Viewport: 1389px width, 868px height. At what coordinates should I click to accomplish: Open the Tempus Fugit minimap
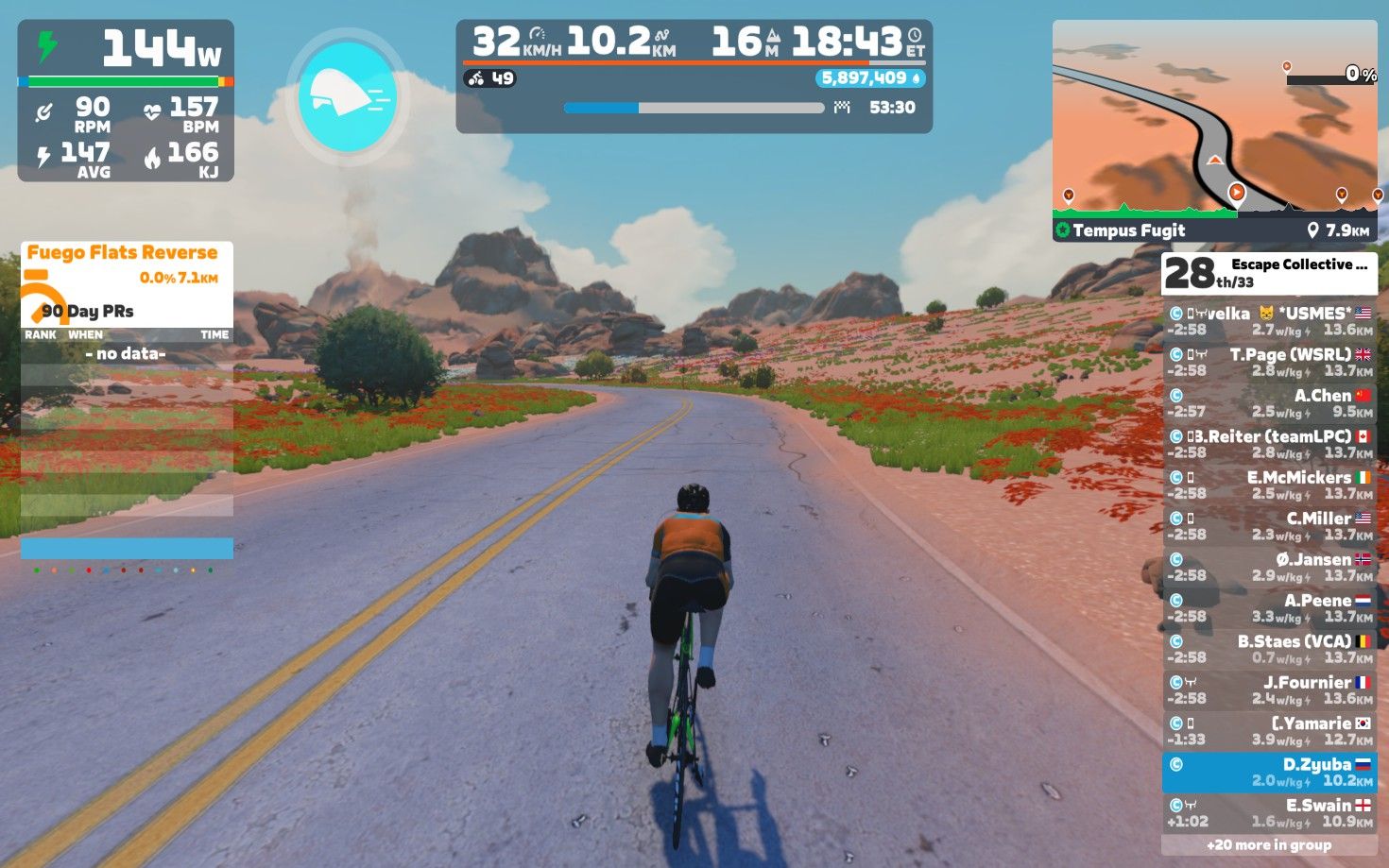pos(1214,128)
